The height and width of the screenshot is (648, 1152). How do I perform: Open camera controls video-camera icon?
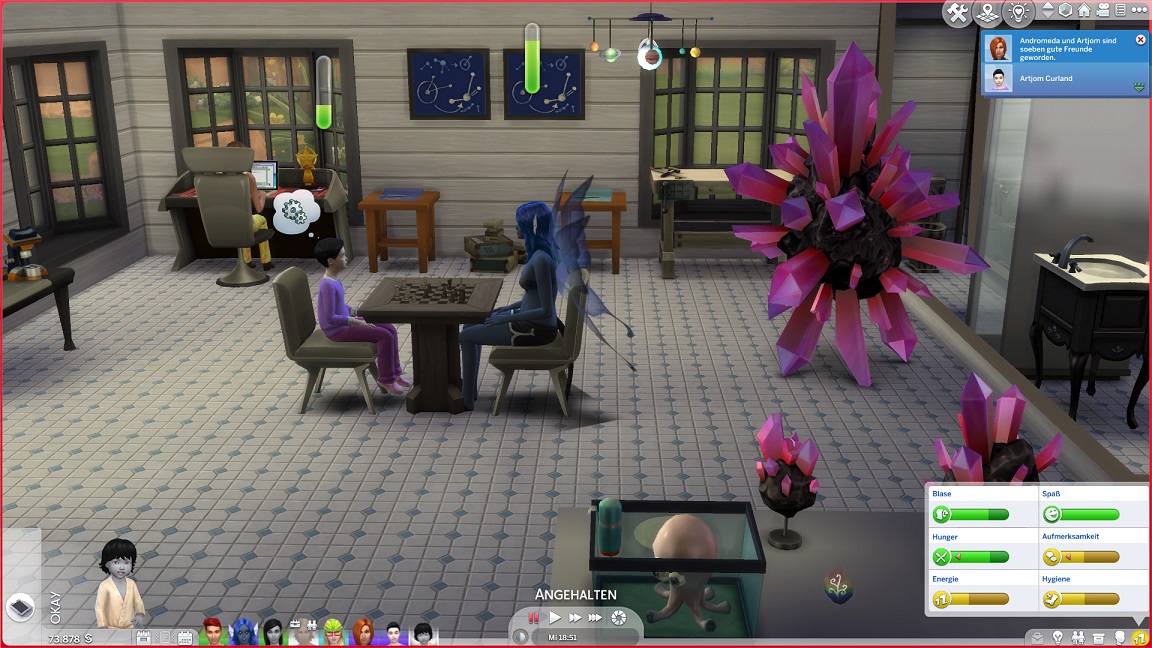[1102, 11]
